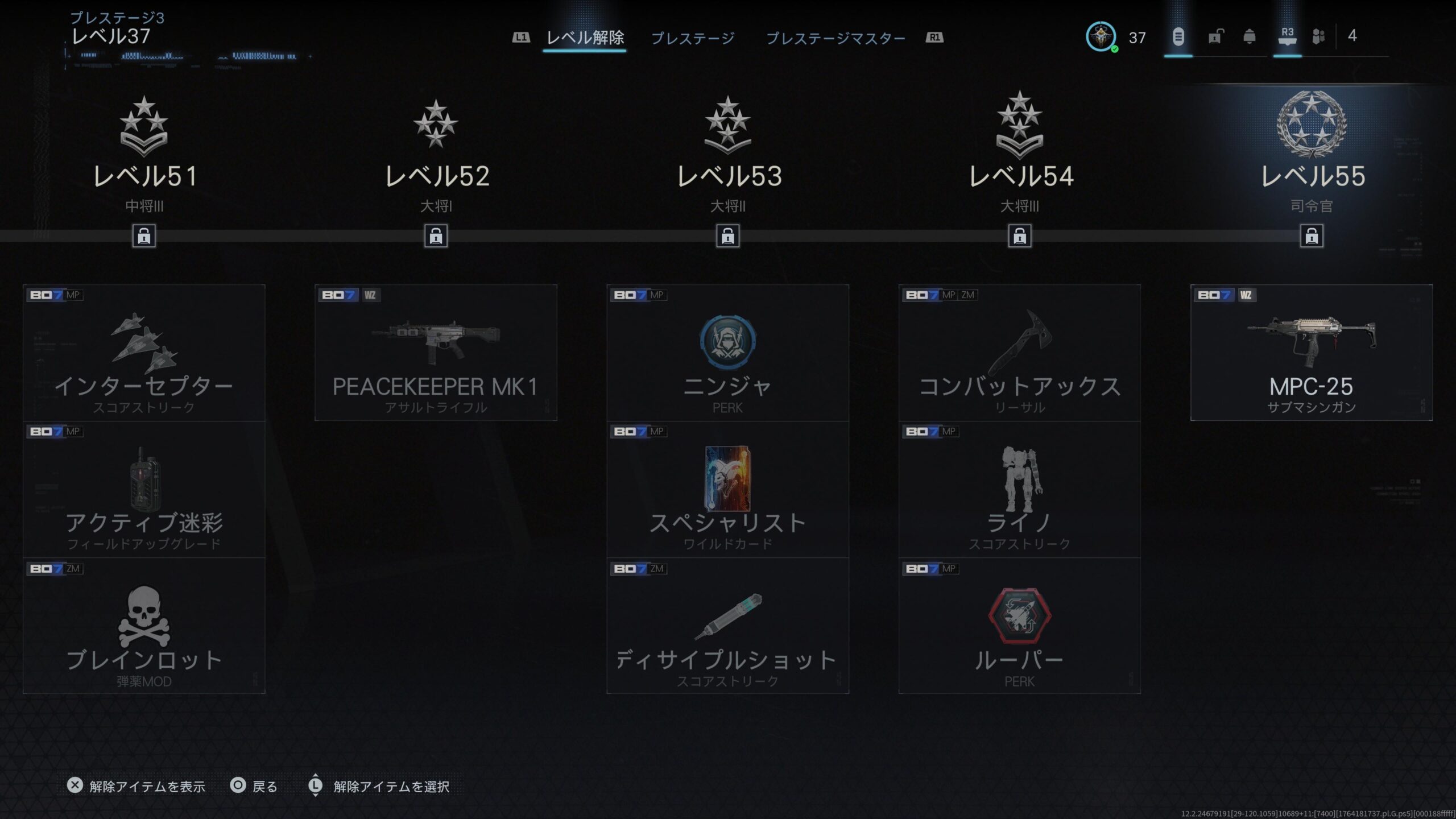Open the ブレインロット ammo mod tile
Viewport: 1456px width, 819px height.
144,626
